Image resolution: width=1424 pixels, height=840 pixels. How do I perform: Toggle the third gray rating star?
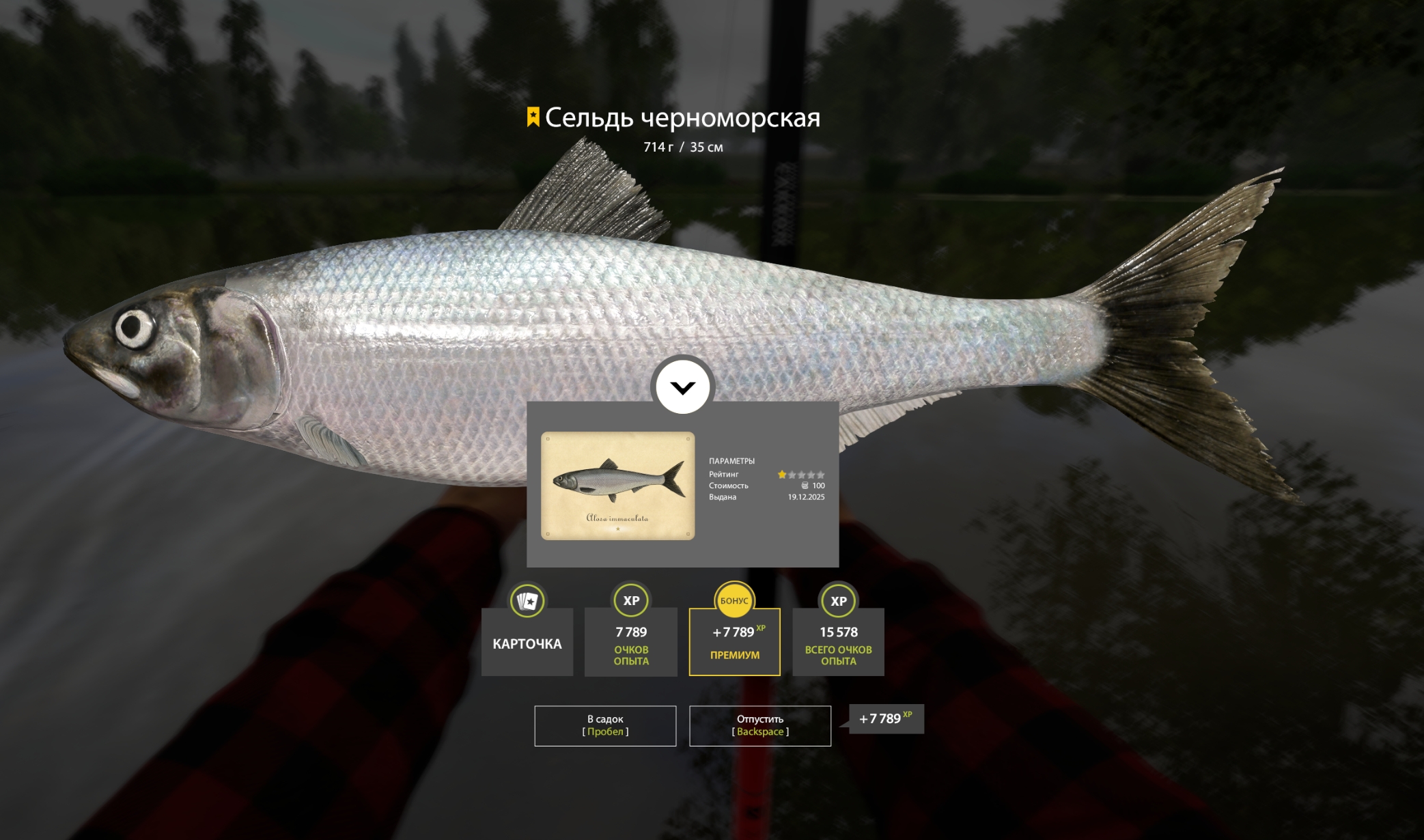pyautogui.click(x=802, y=474)
